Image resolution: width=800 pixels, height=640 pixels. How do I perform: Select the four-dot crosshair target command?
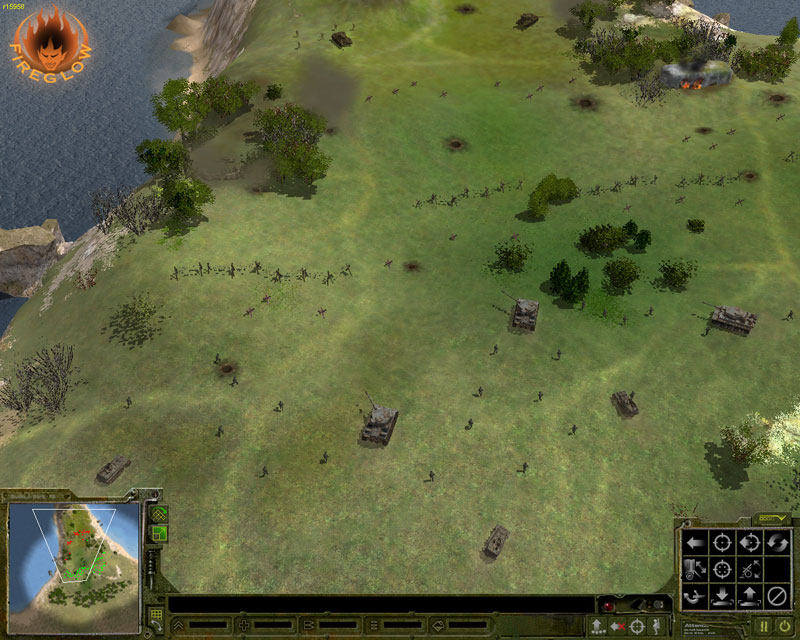(x=723, y=571)
